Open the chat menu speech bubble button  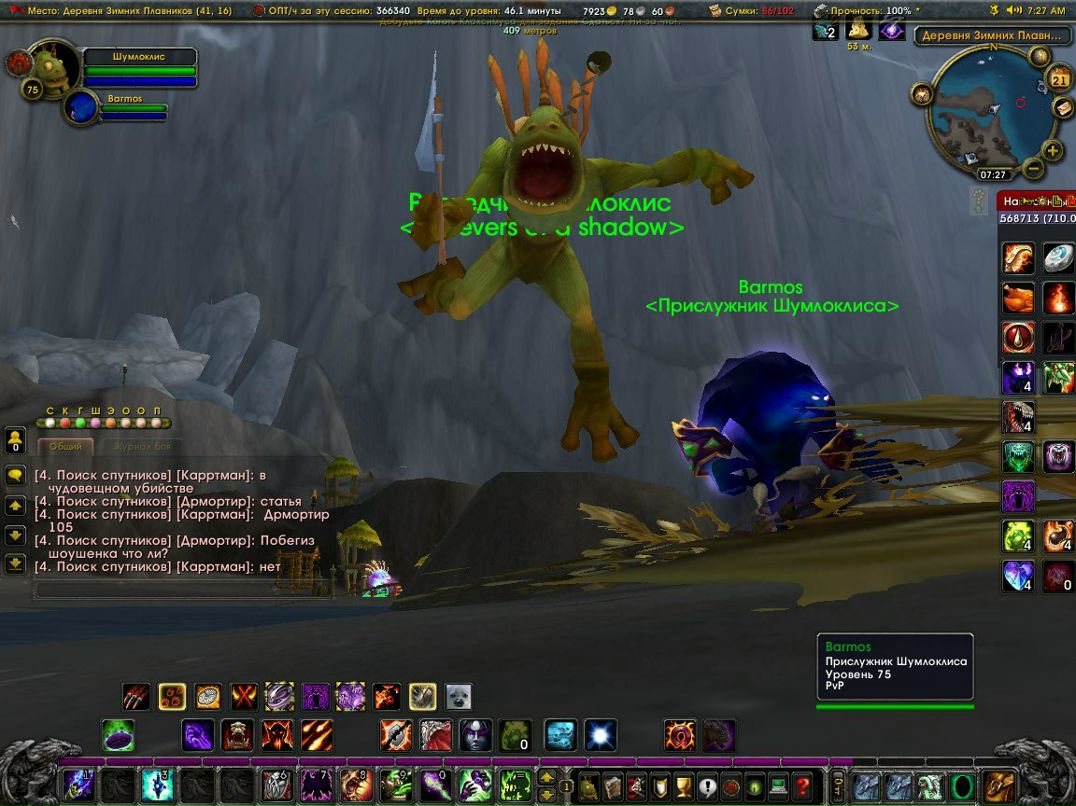coord(16,476)
